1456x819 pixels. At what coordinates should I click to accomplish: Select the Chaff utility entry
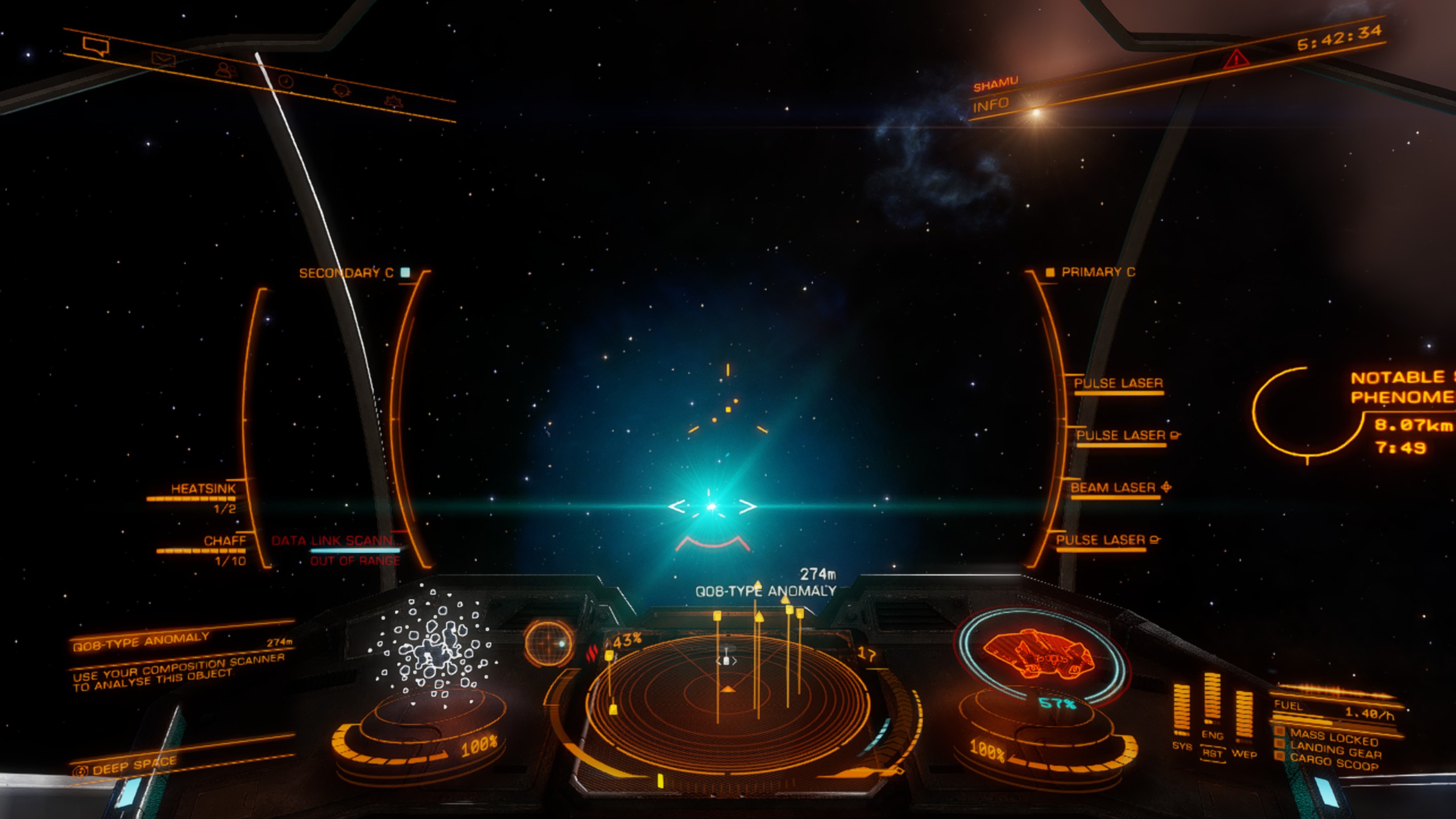pyautogui.click(x=224, y=541)
